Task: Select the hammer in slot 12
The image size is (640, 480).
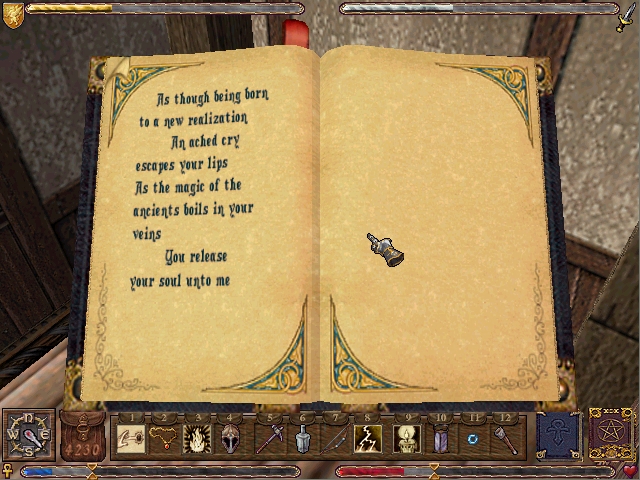Action: [x=505, y=438]
